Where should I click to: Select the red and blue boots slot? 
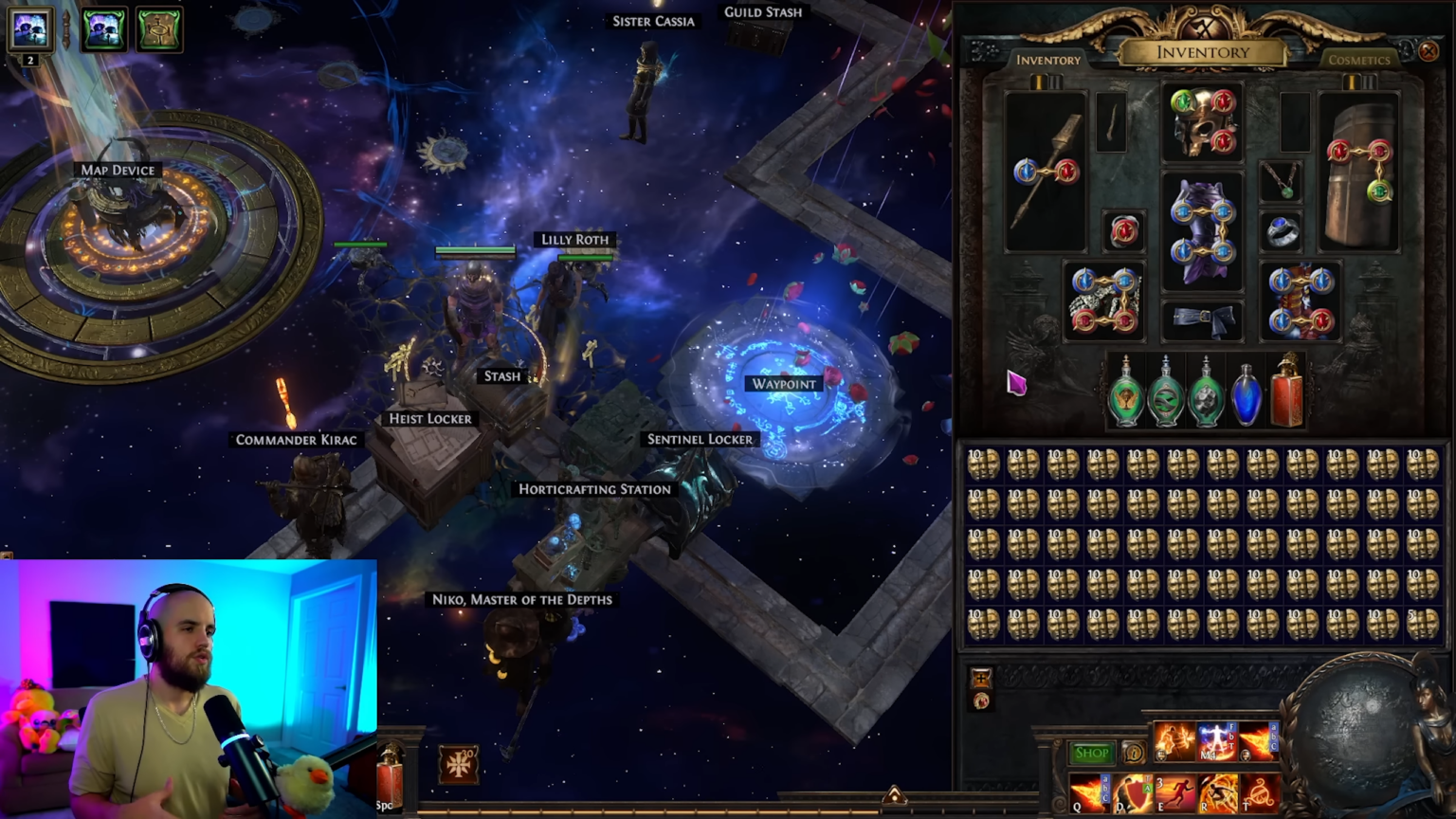tap(1301, 300)
